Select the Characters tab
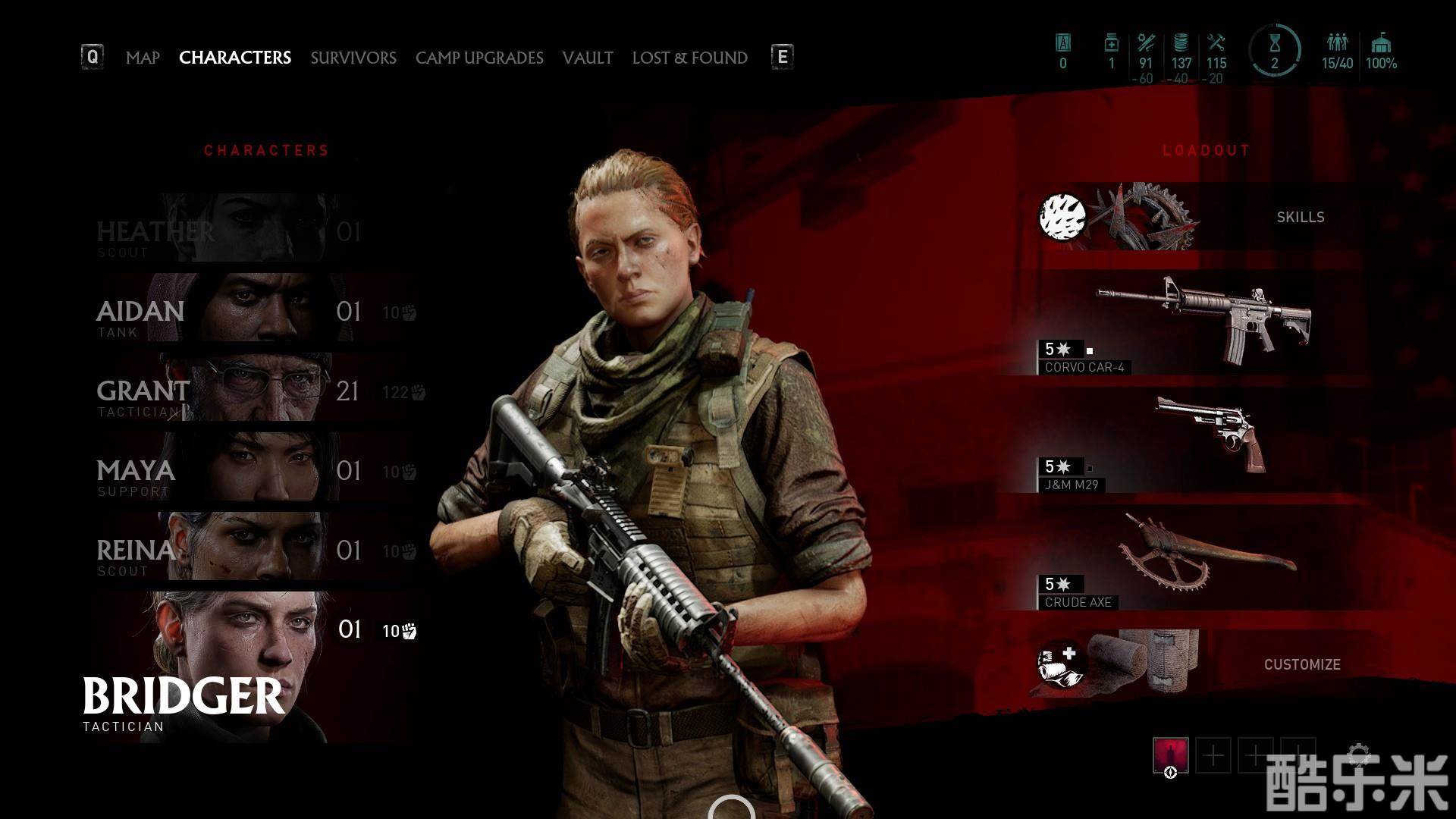Viewport: 1456px width, 819px height. (x=235, y=58)
